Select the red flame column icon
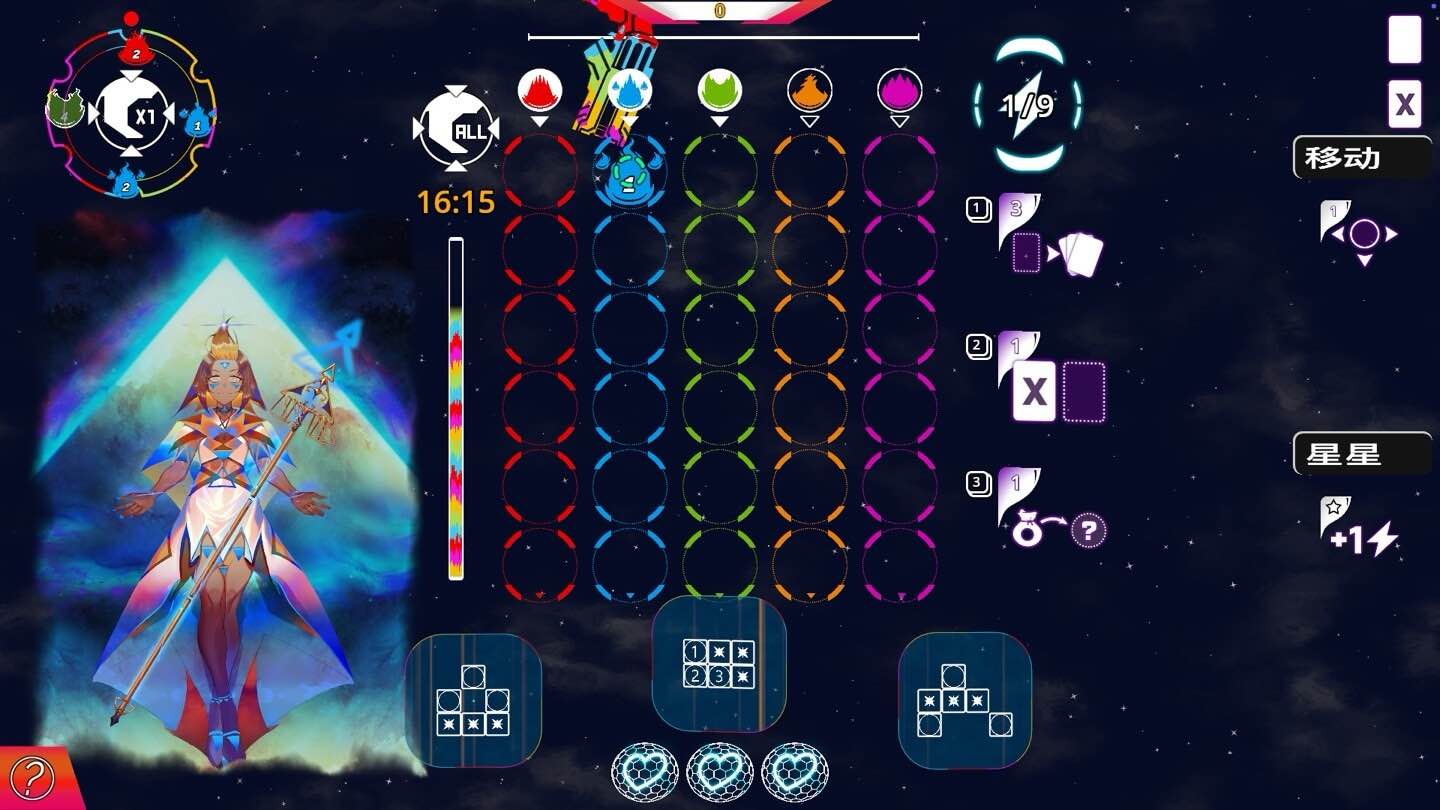Screen dimensions: 1440x810 click(539, 88)
